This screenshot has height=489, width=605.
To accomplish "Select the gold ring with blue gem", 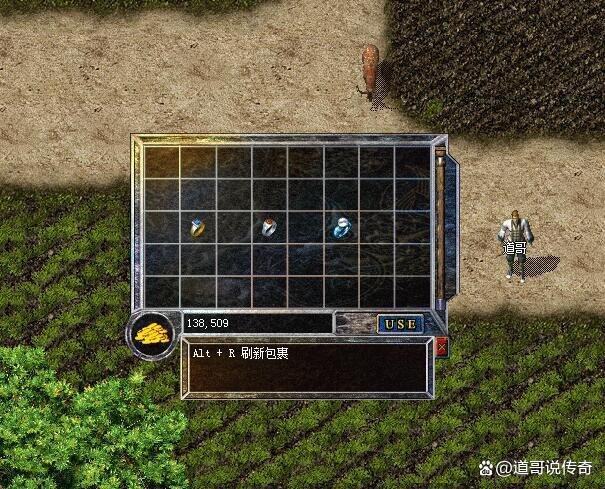I will click(198, 227).
